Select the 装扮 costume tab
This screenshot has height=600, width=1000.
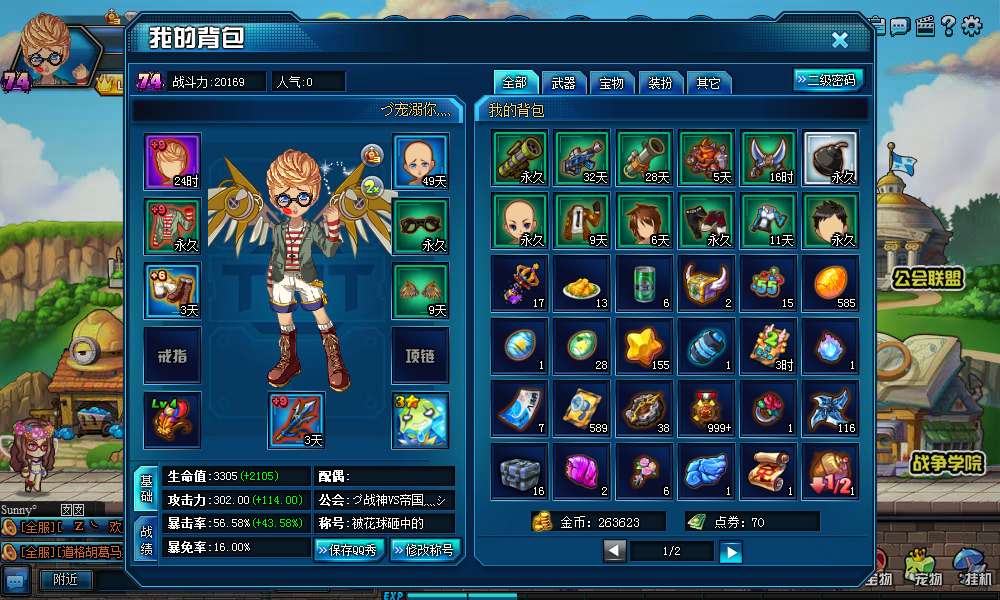pyautogui.click(x=660, y=83)
